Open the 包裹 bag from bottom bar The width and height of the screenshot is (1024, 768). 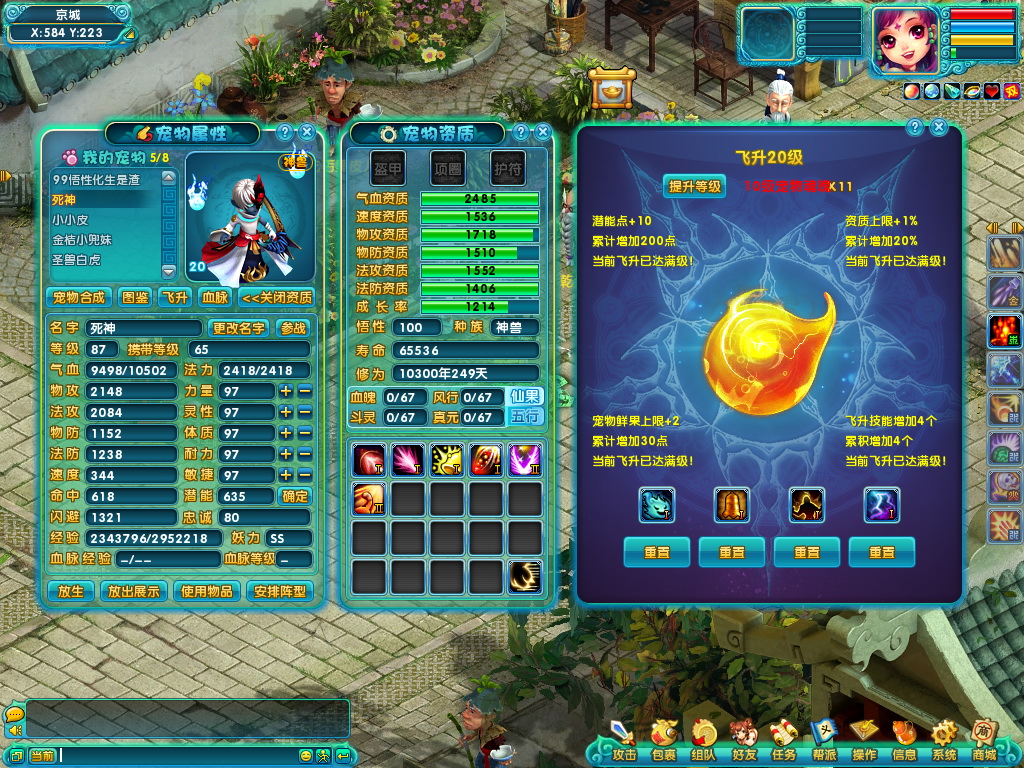tap(663, 741)
